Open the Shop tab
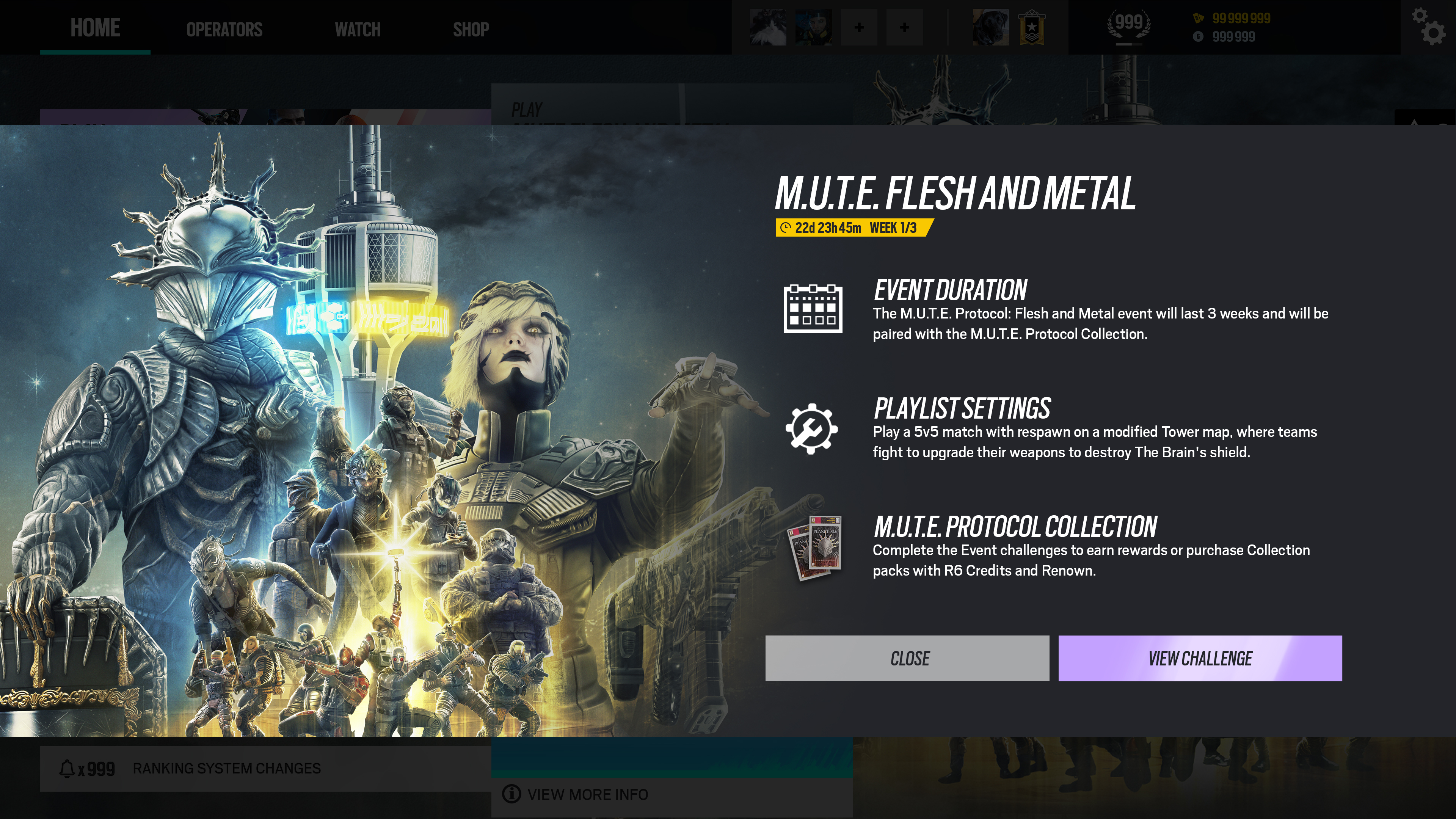Screen dimensions: 1456x819 pos(471,29)
